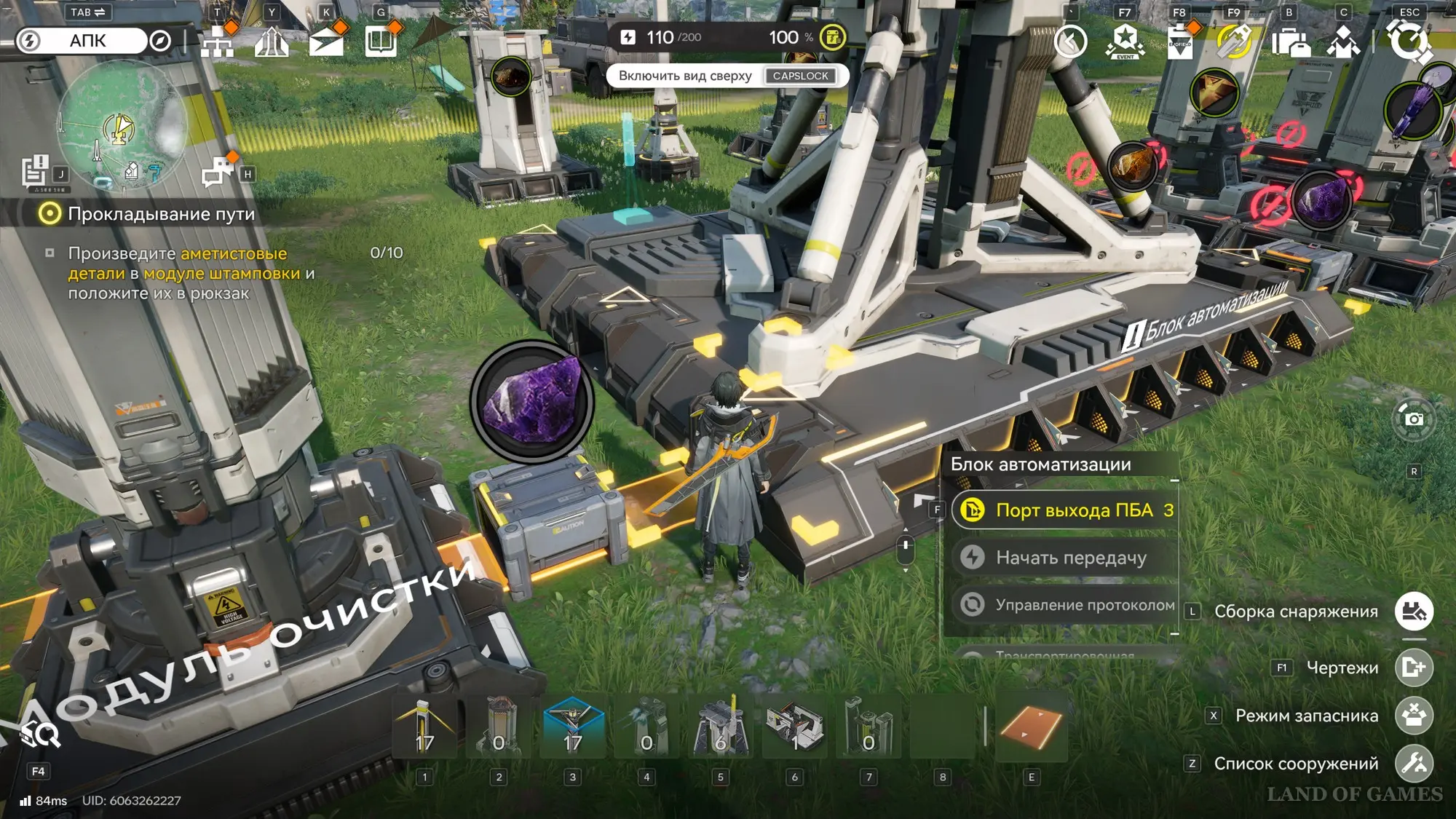Open the Сборка снаряжения button

(1414, 612)
